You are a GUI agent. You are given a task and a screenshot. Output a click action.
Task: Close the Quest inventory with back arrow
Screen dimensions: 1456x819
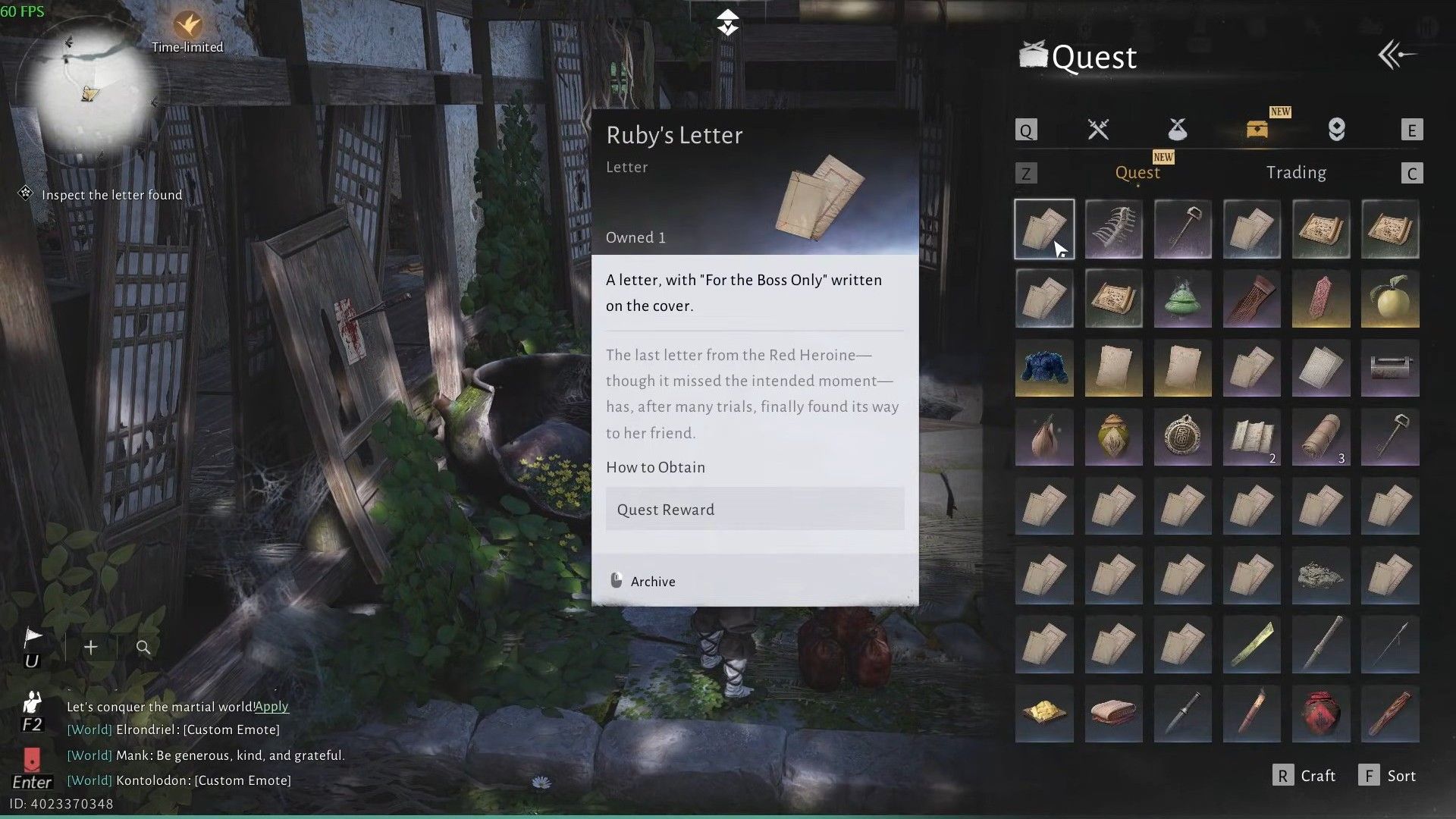click(x=1398, y=55)
